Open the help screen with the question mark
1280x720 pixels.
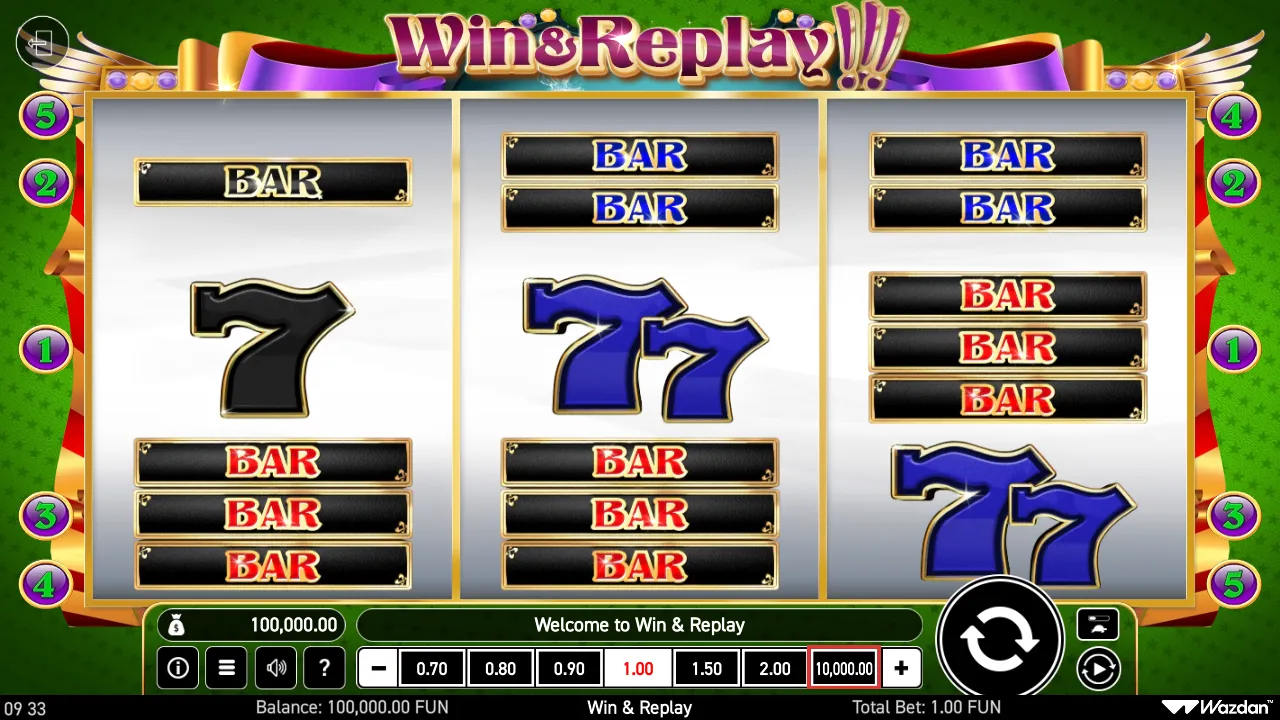pyautogui.click(x=324, y=668)
